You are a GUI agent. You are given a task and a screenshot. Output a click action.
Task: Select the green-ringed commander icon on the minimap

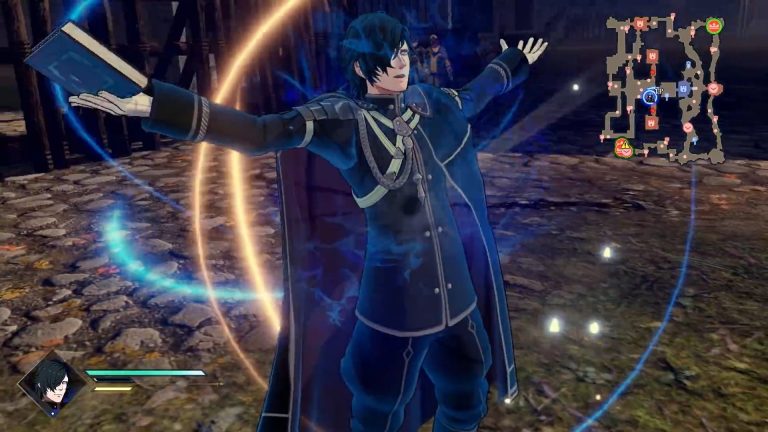pos(713,25)
